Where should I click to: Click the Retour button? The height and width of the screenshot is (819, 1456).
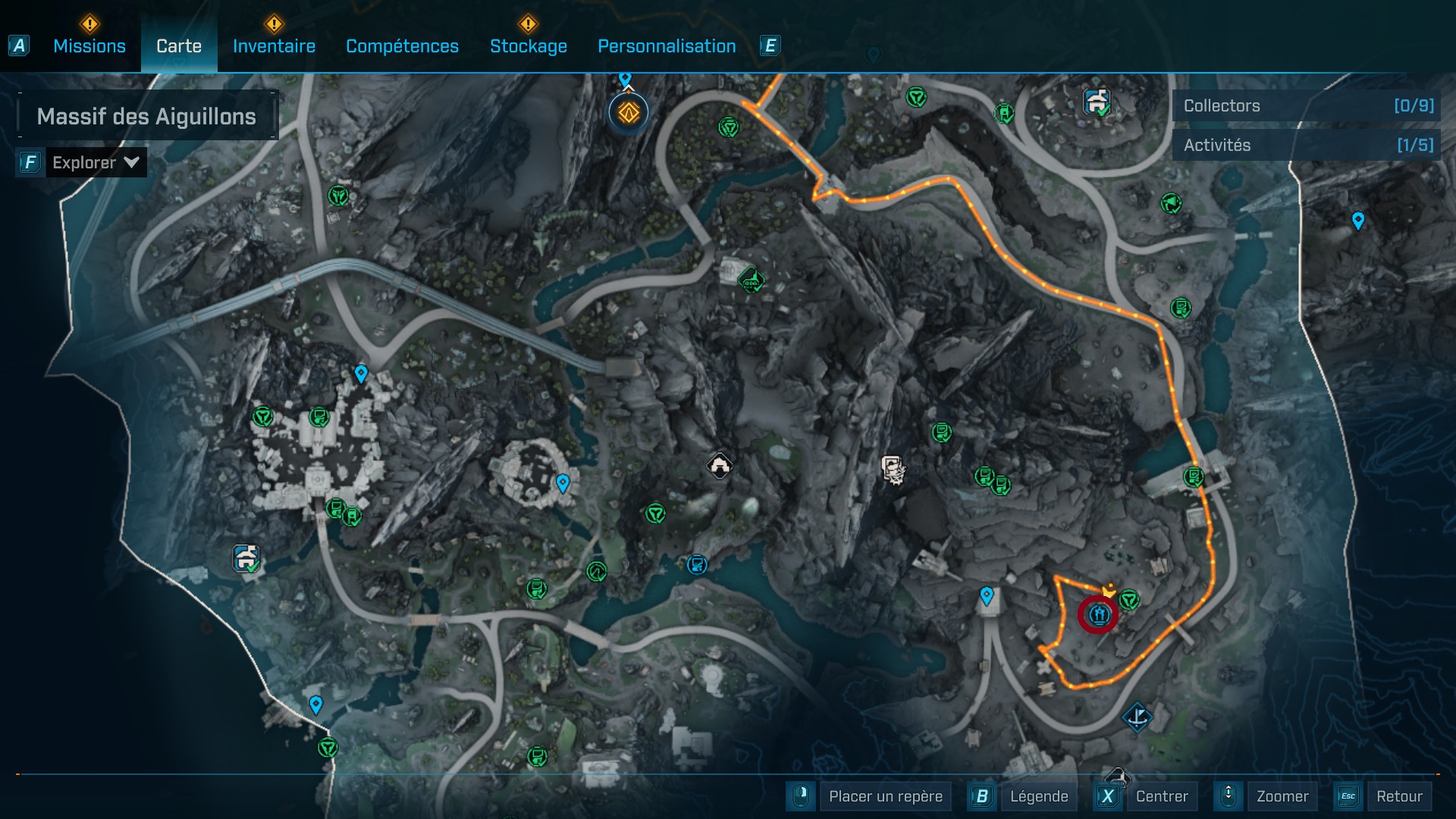(1398, 796)
